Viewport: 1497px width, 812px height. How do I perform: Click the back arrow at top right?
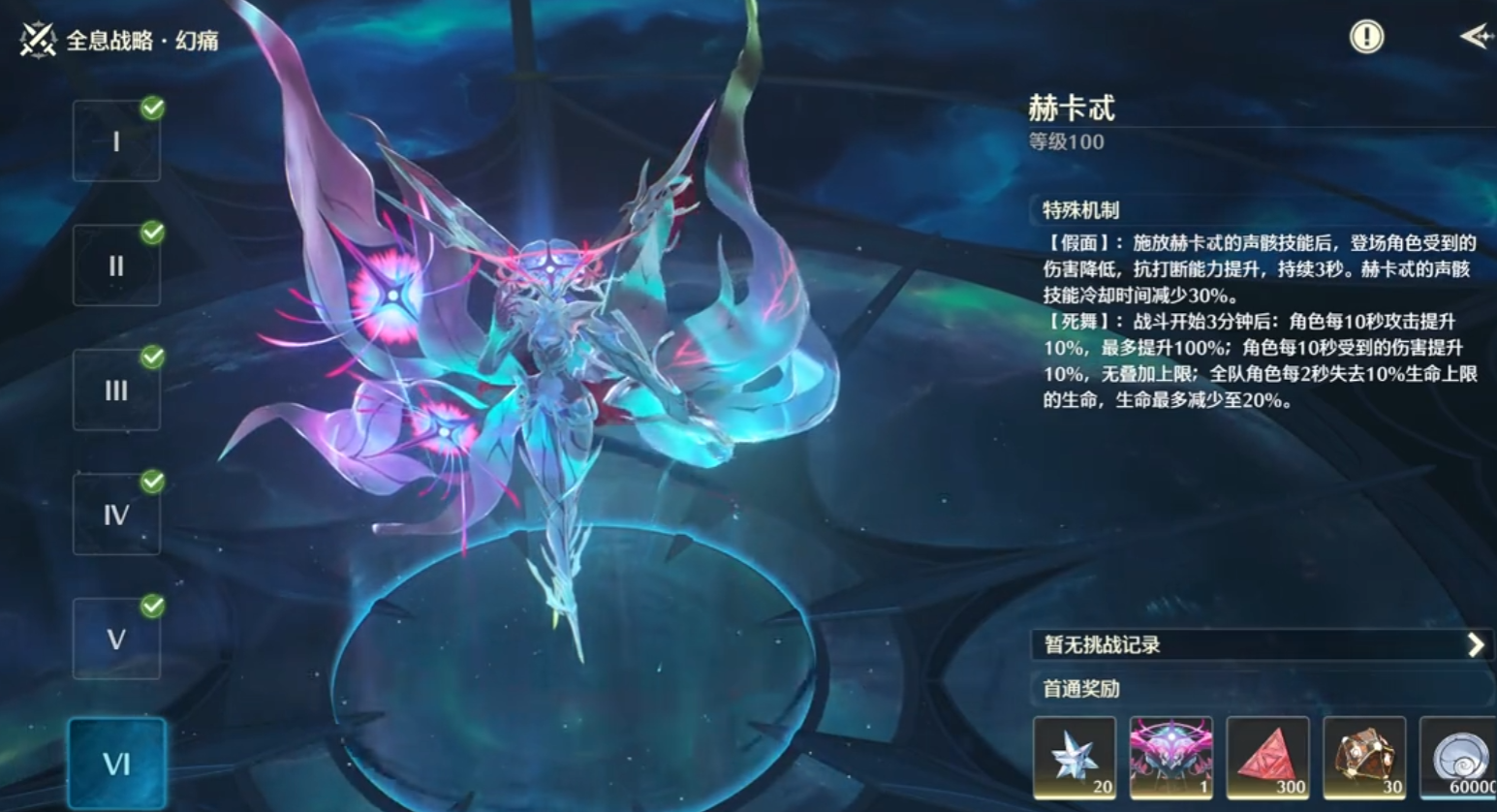[x=1476, y=37]
